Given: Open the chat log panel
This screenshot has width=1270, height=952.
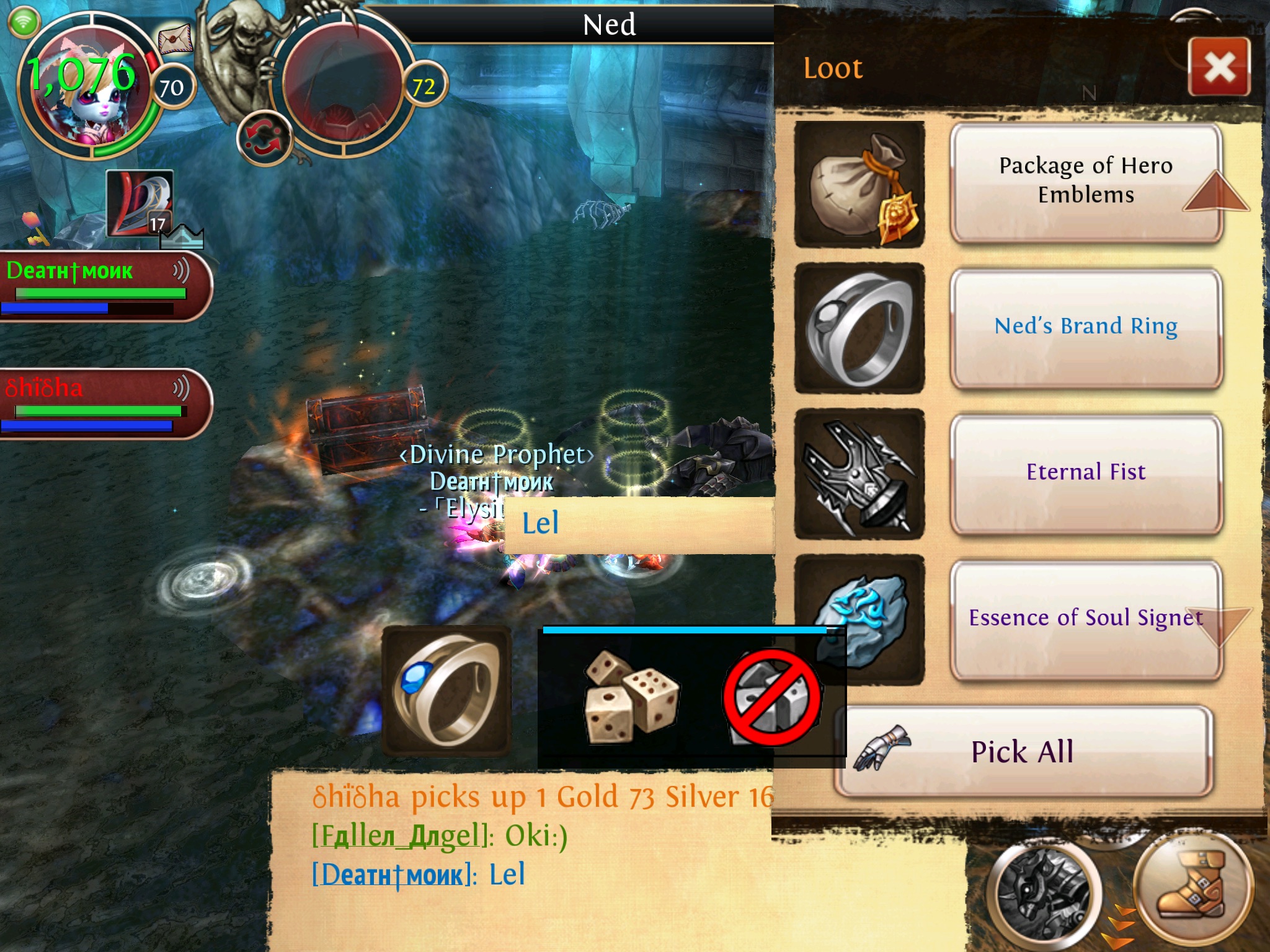Looking at the screenshot, I should pyautogui.click(x=521, y=855).
